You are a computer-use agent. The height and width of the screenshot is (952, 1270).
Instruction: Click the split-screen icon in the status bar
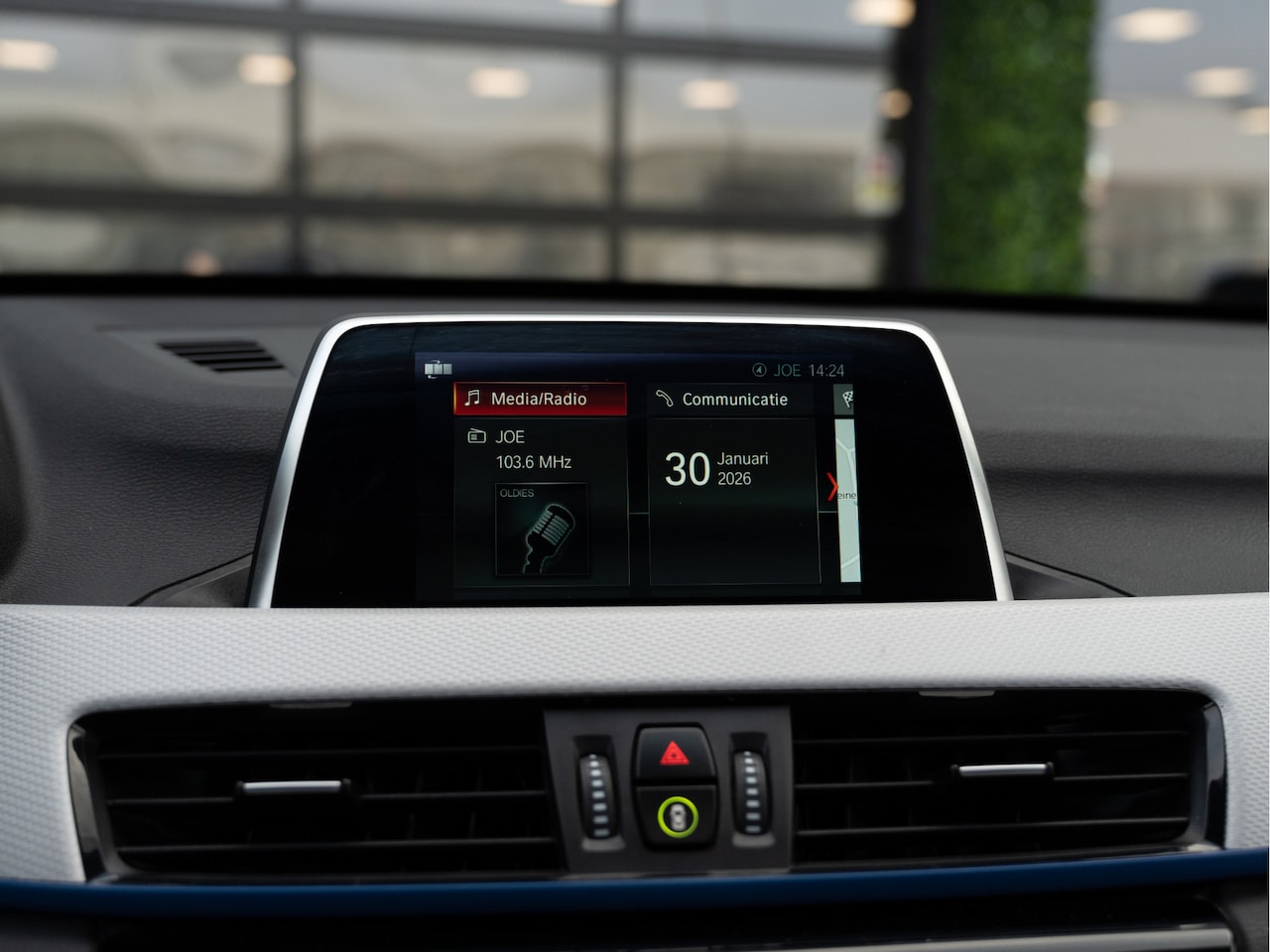pyautogui.click(x=438, y=369)
